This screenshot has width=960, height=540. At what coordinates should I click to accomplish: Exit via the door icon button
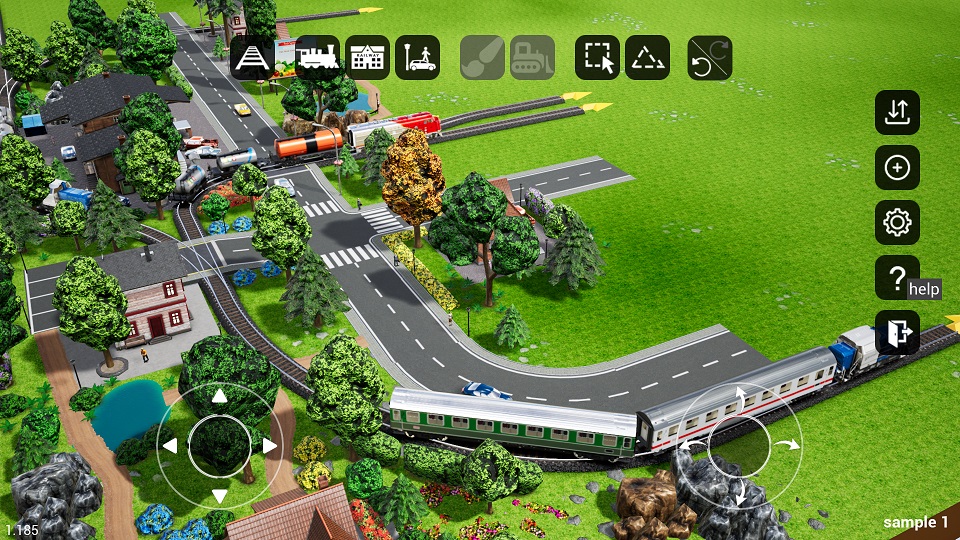point(897,333)
